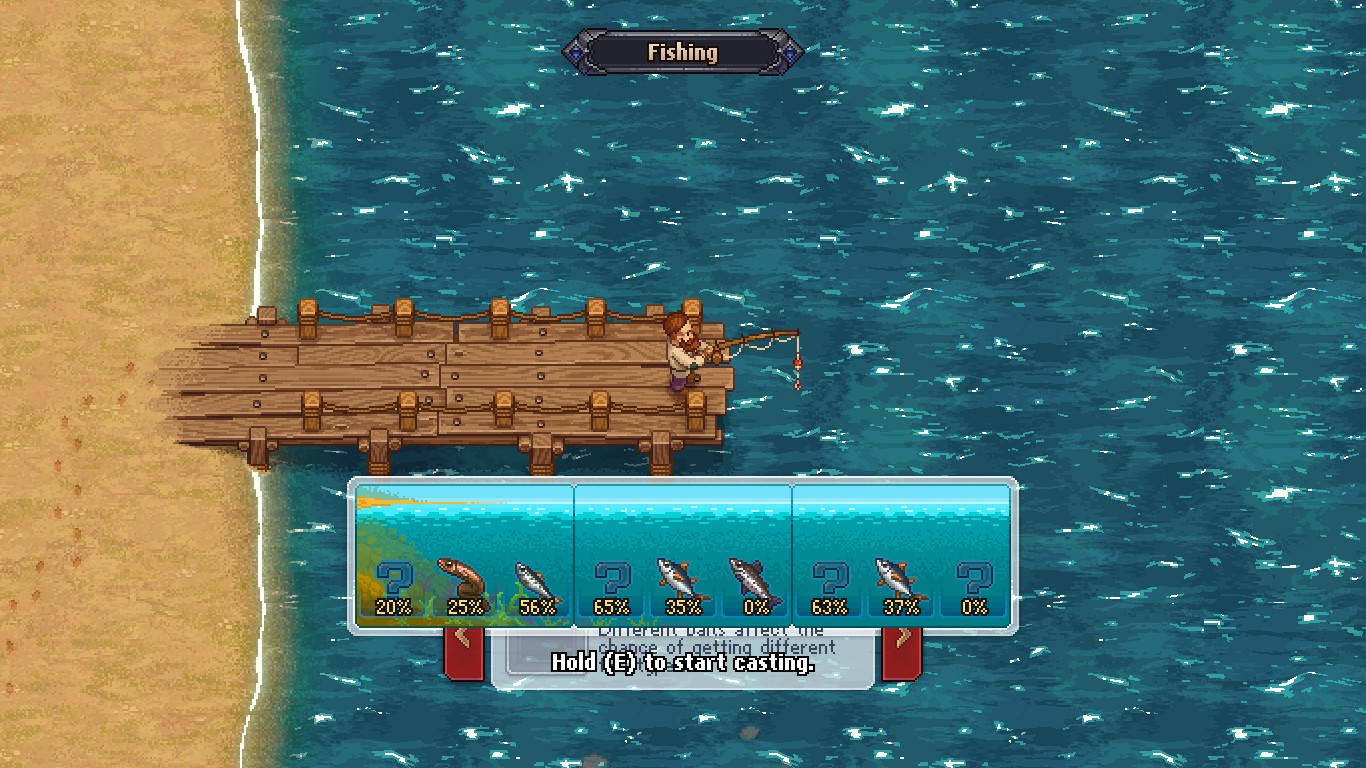Click the striped fish showing 56%
The height and width of the screenshot is (768, 1366).
(536, 578)
